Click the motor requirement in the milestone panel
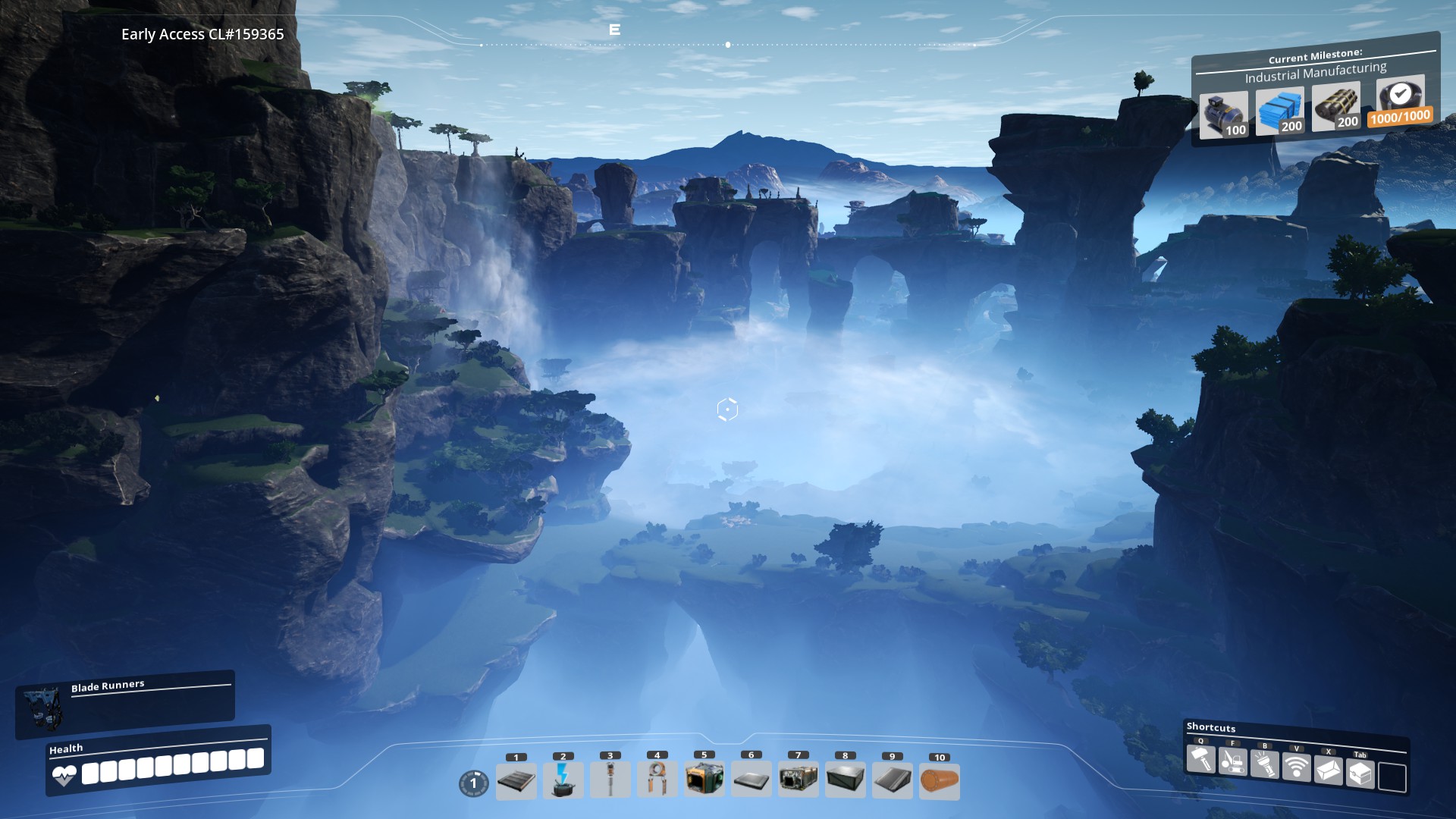This screenshot has height=819, width=1456. click(1224, 115)
